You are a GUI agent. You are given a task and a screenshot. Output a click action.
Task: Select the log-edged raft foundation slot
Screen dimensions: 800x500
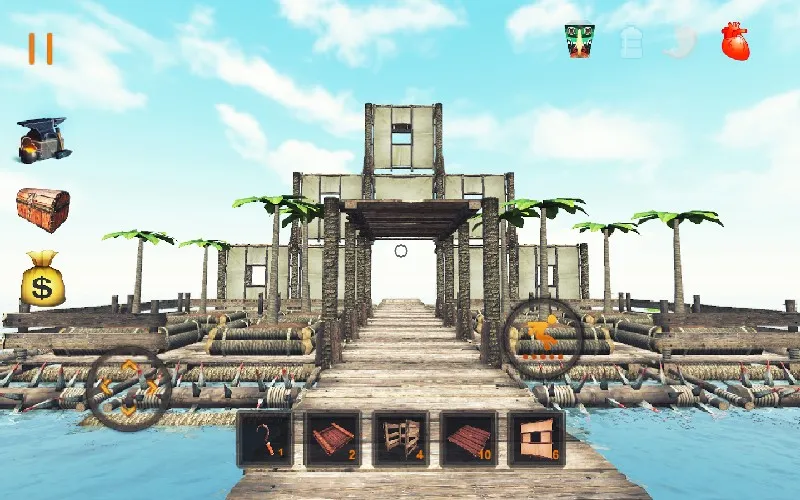coord(333,438)
